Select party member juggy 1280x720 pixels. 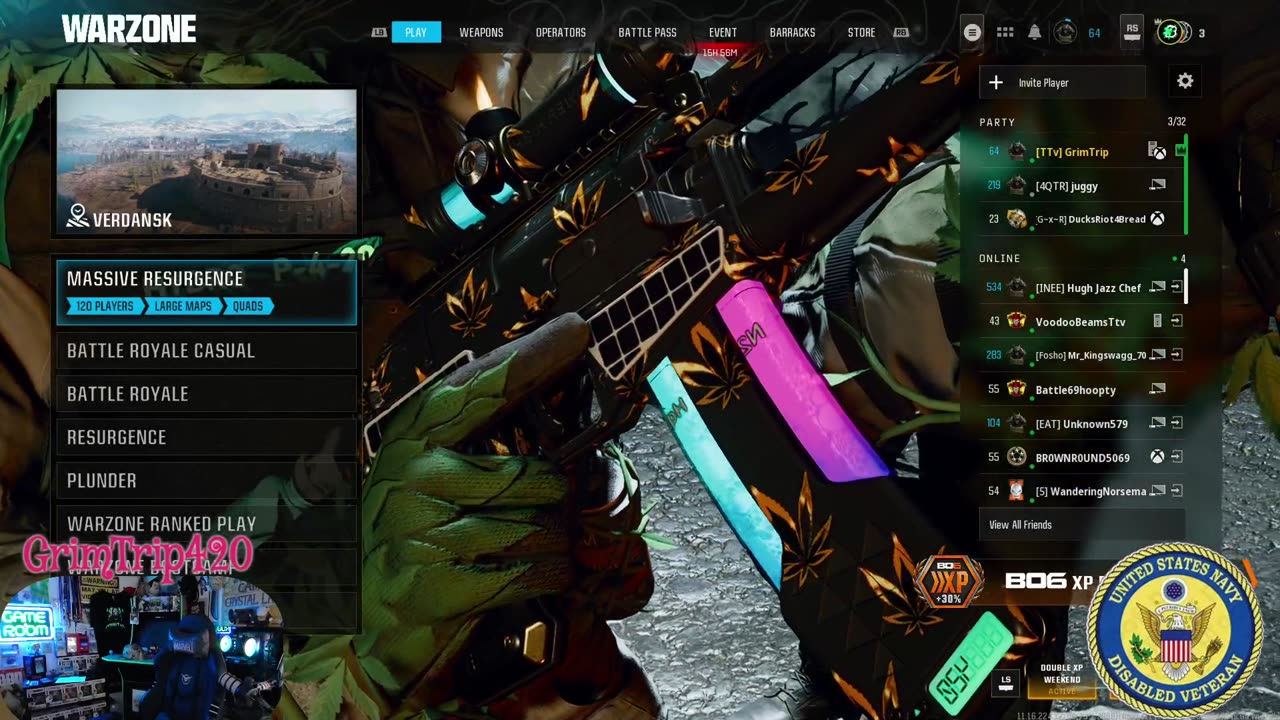[x=1067, y=186]
